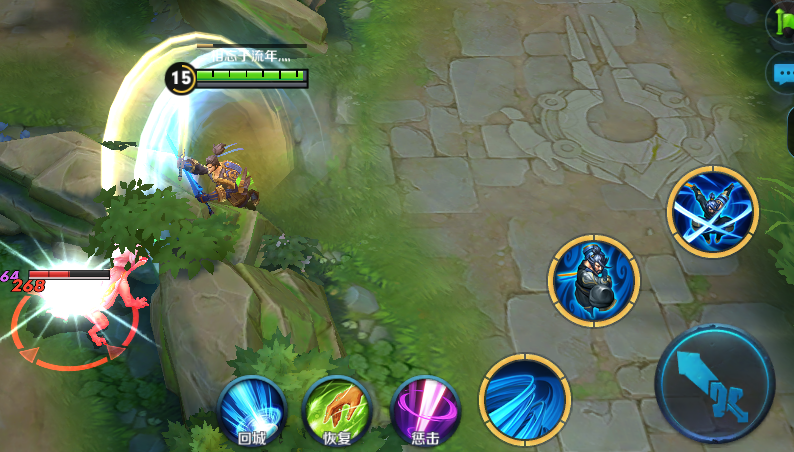Use the 恢复 restore ability
Image resolution: width=794 pixels, height=452 pixels.
pos(337,409)
